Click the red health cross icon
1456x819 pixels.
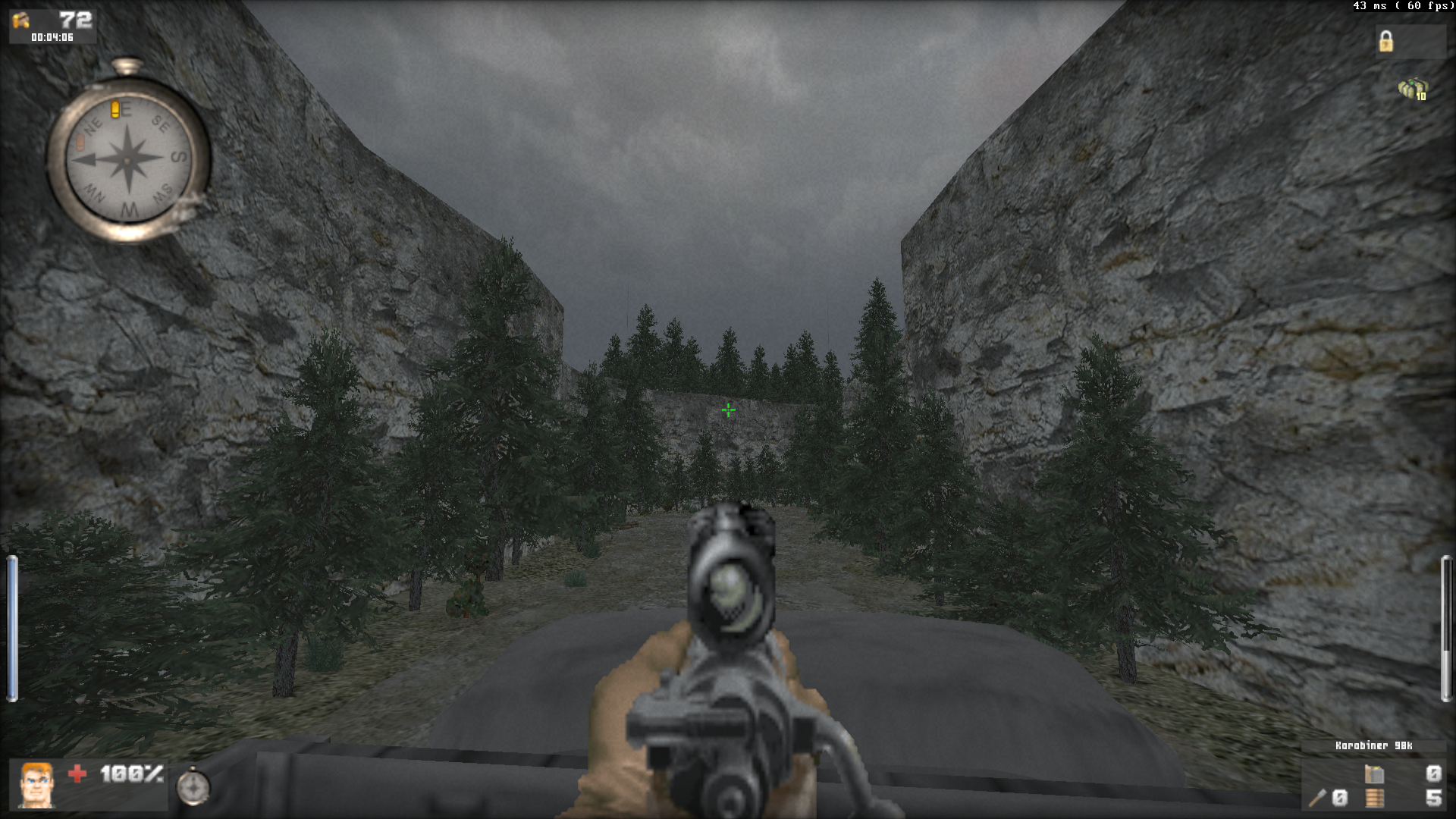click(78, 774)
